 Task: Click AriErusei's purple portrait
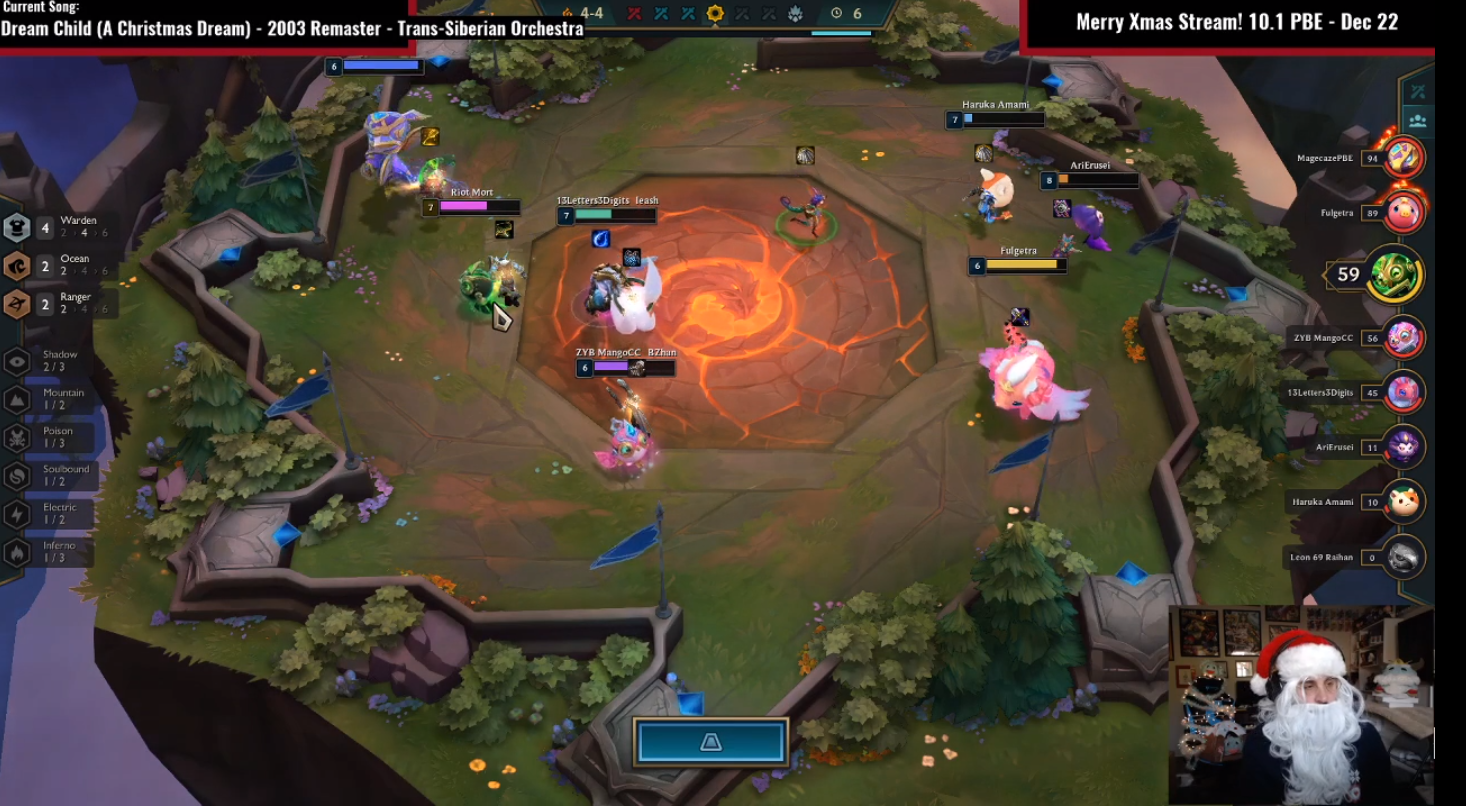1405,447
